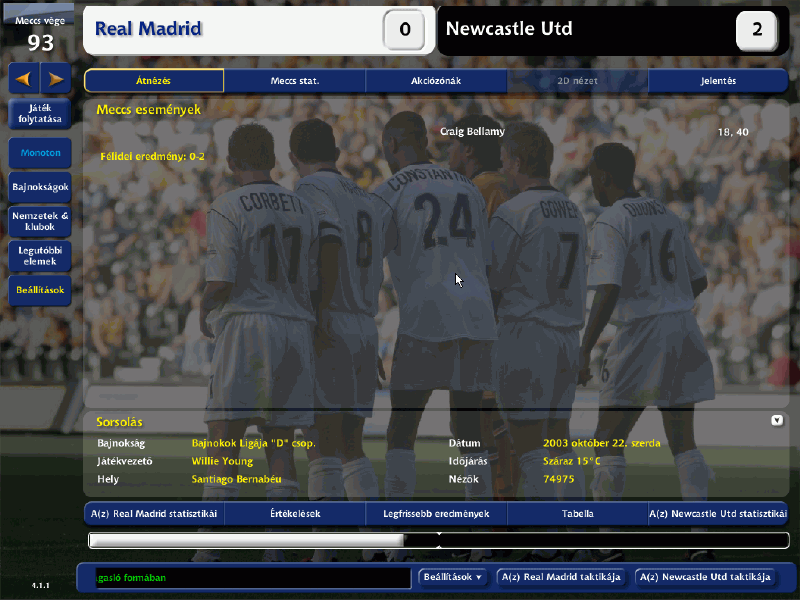This screenshot has width=800, height=600.
Task: Open Real Madrid taktikája
Action: click(x=561, y=577)
